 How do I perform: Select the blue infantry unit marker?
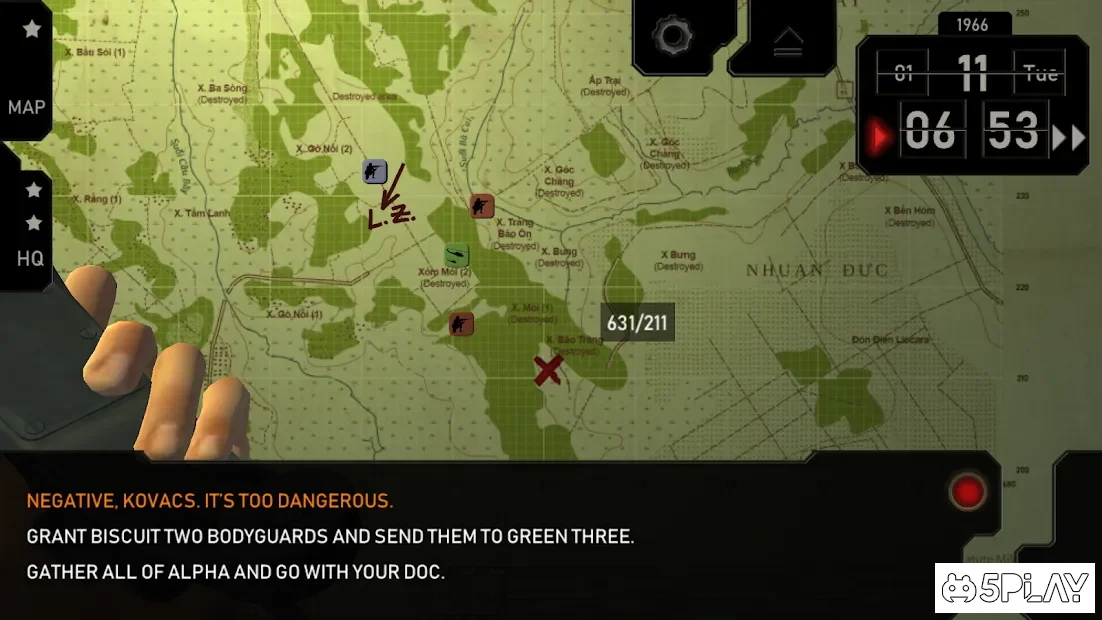click(375, 171)
